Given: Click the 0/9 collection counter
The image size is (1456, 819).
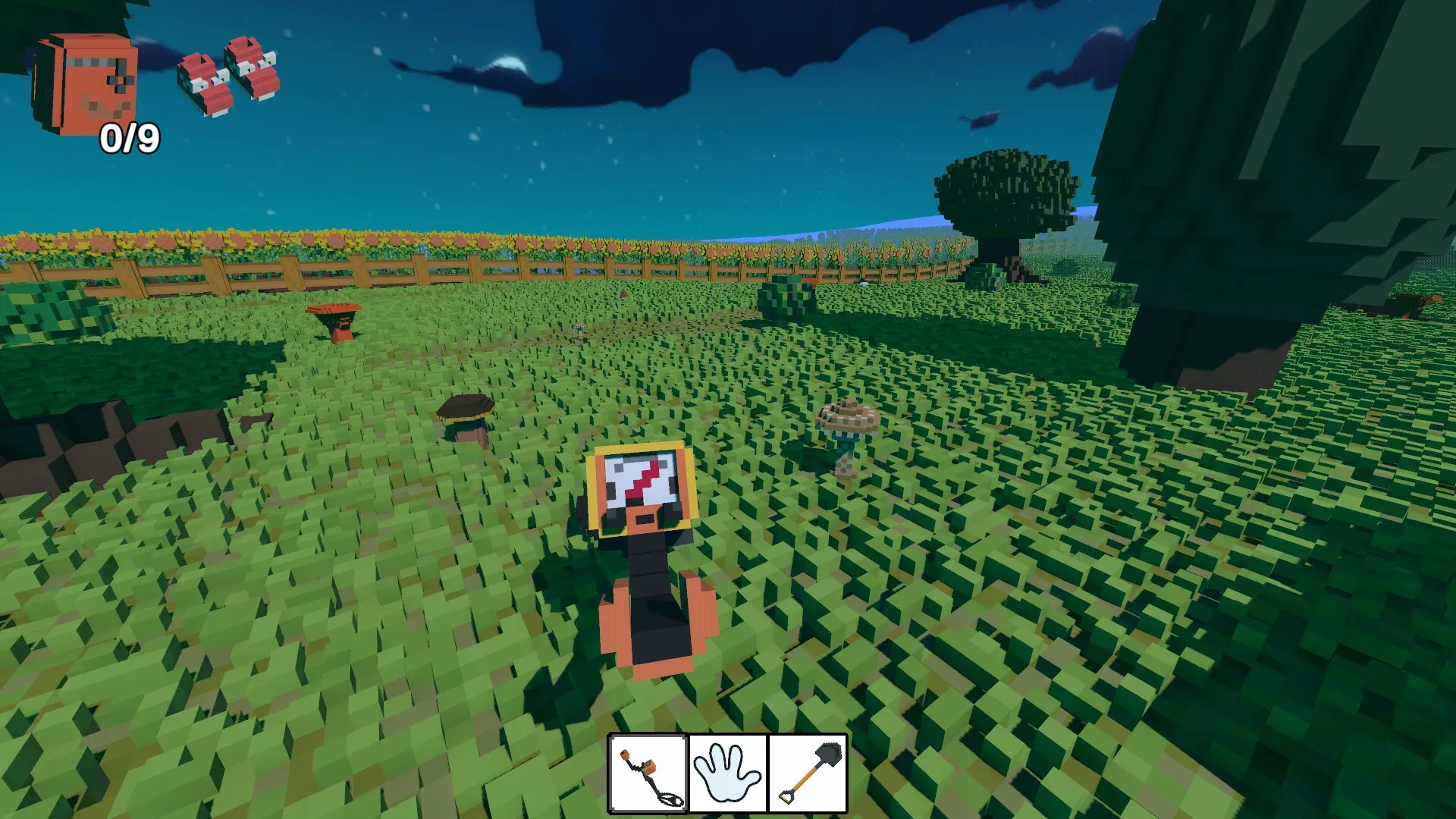Looking at the screenshot, I should (x=130, y=138).
